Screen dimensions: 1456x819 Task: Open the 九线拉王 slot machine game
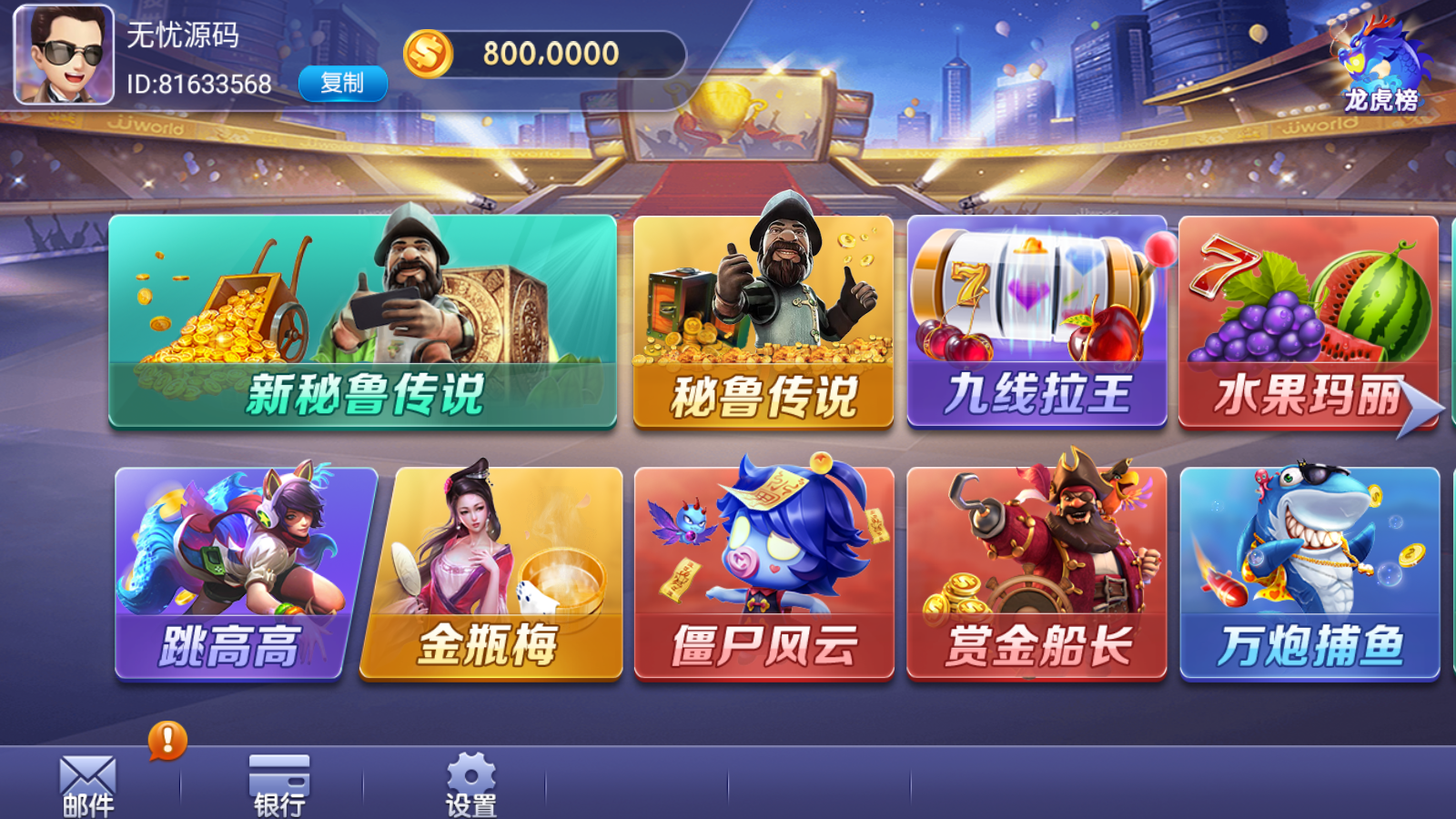(x=1036, y=320)
